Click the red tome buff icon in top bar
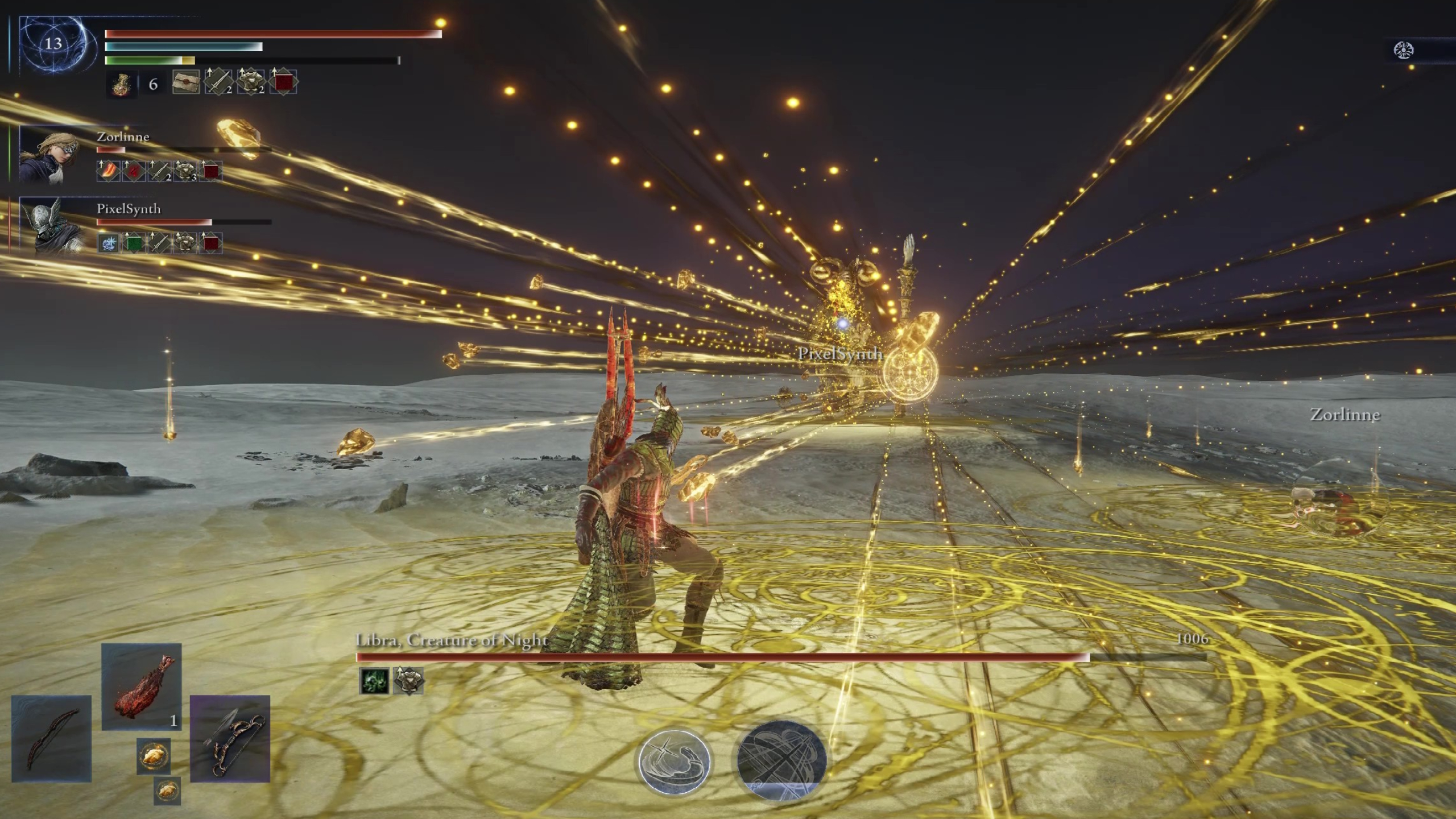 pyautogui.click(x=283, y=83)
